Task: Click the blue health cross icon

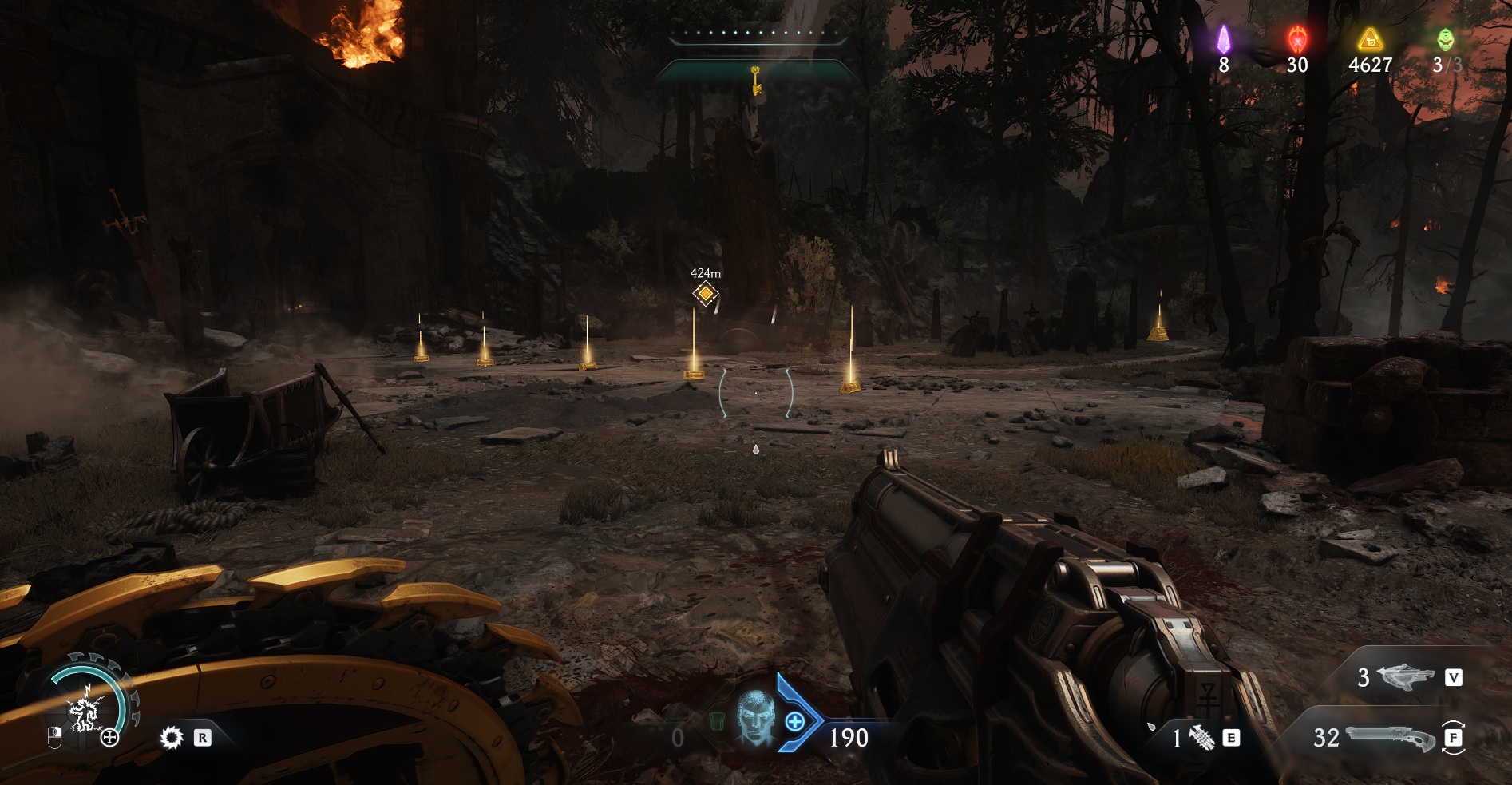Action: pyautogui.click(x=795, y=722)
